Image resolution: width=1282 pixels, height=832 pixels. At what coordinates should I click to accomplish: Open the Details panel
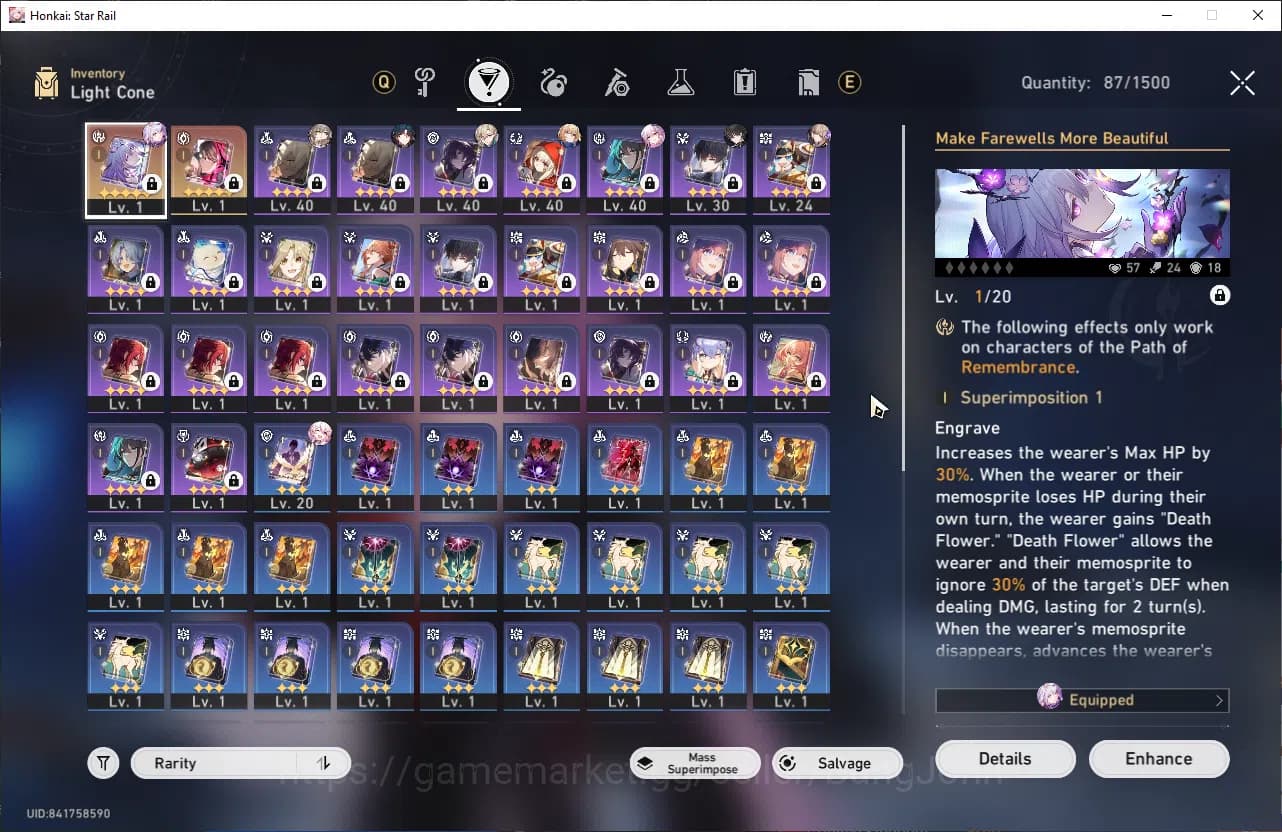(x=1005, y=758)
